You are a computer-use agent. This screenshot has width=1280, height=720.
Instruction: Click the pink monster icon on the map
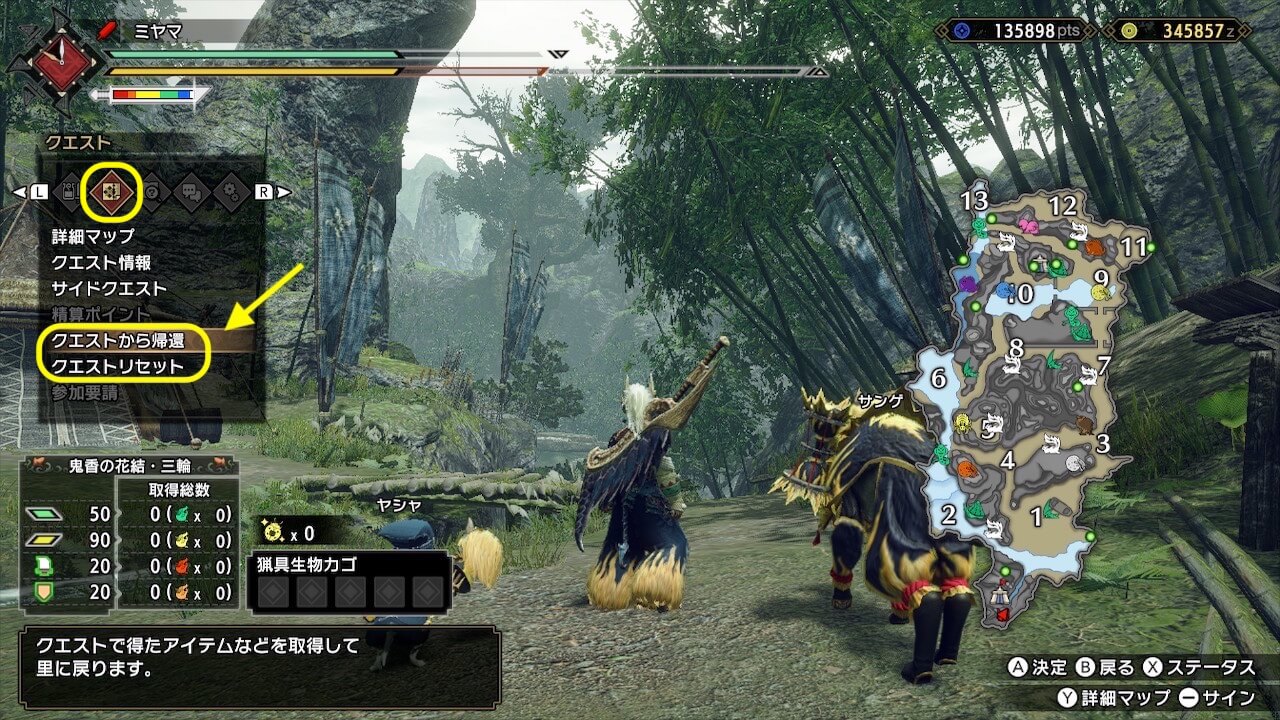tap(1028, 227)
